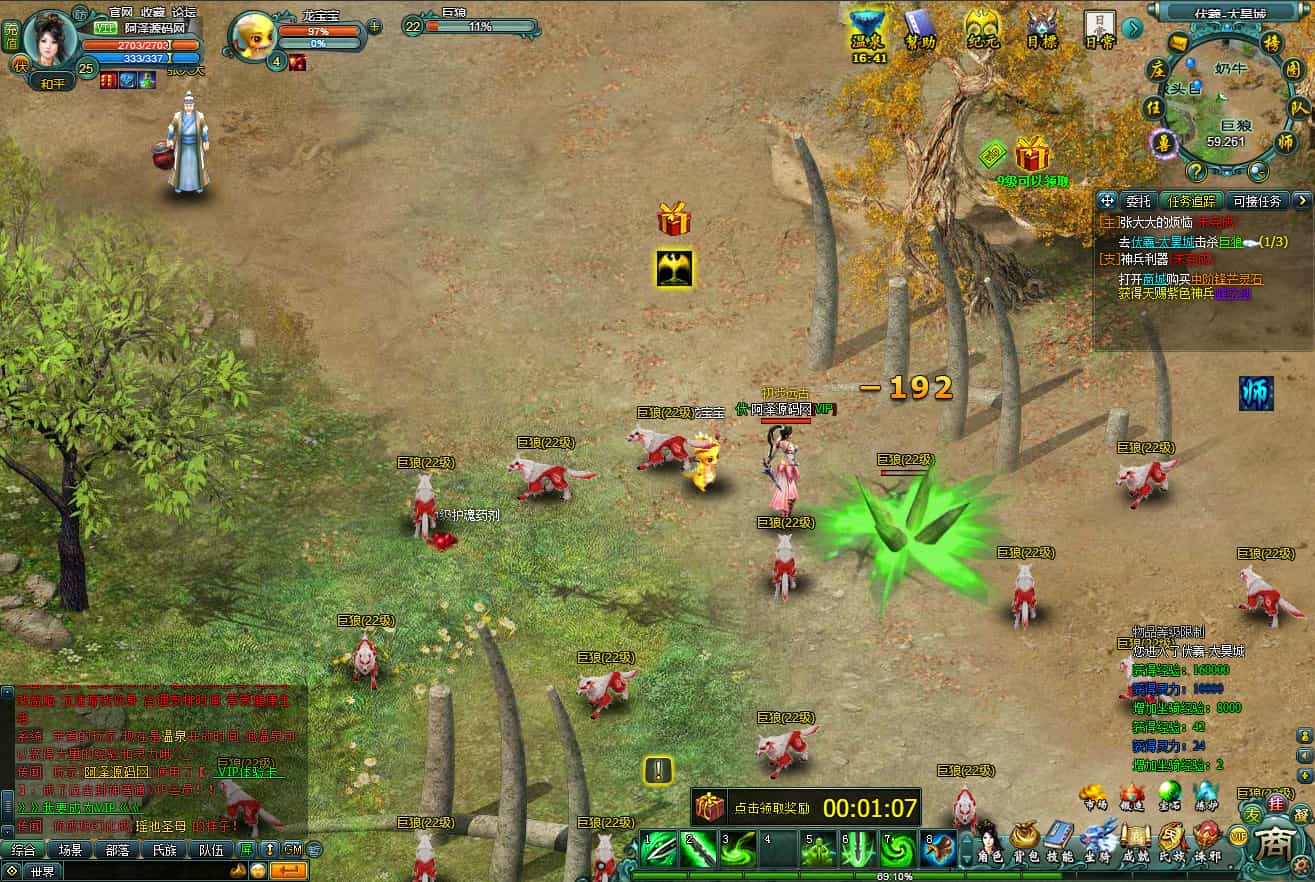The height and width of the screenshot is (882, 1315).
Task: Activate skill slot 1 green slash
Action: pos(657,849)
